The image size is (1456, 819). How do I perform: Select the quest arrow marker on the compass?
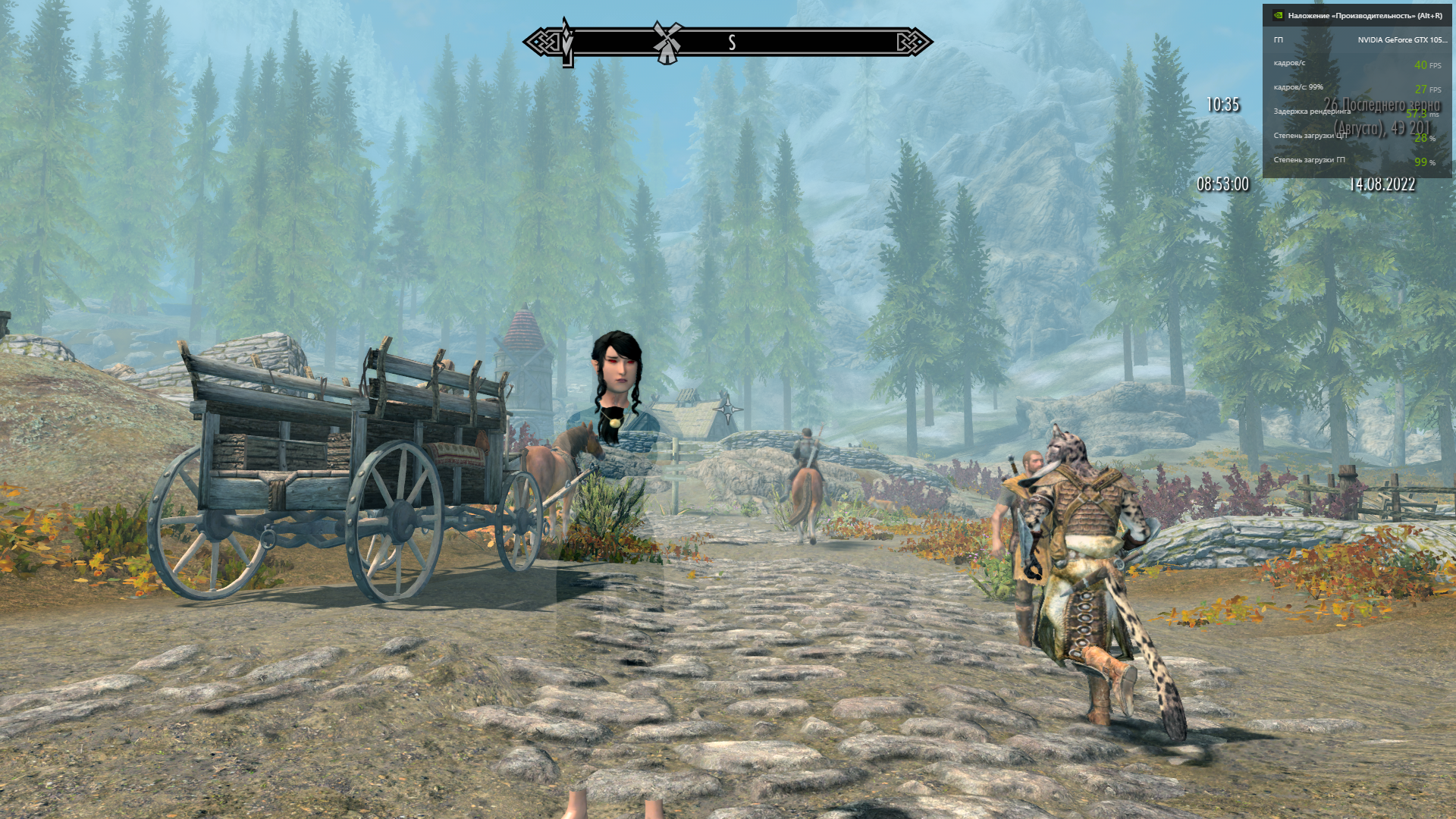(567, 42)
